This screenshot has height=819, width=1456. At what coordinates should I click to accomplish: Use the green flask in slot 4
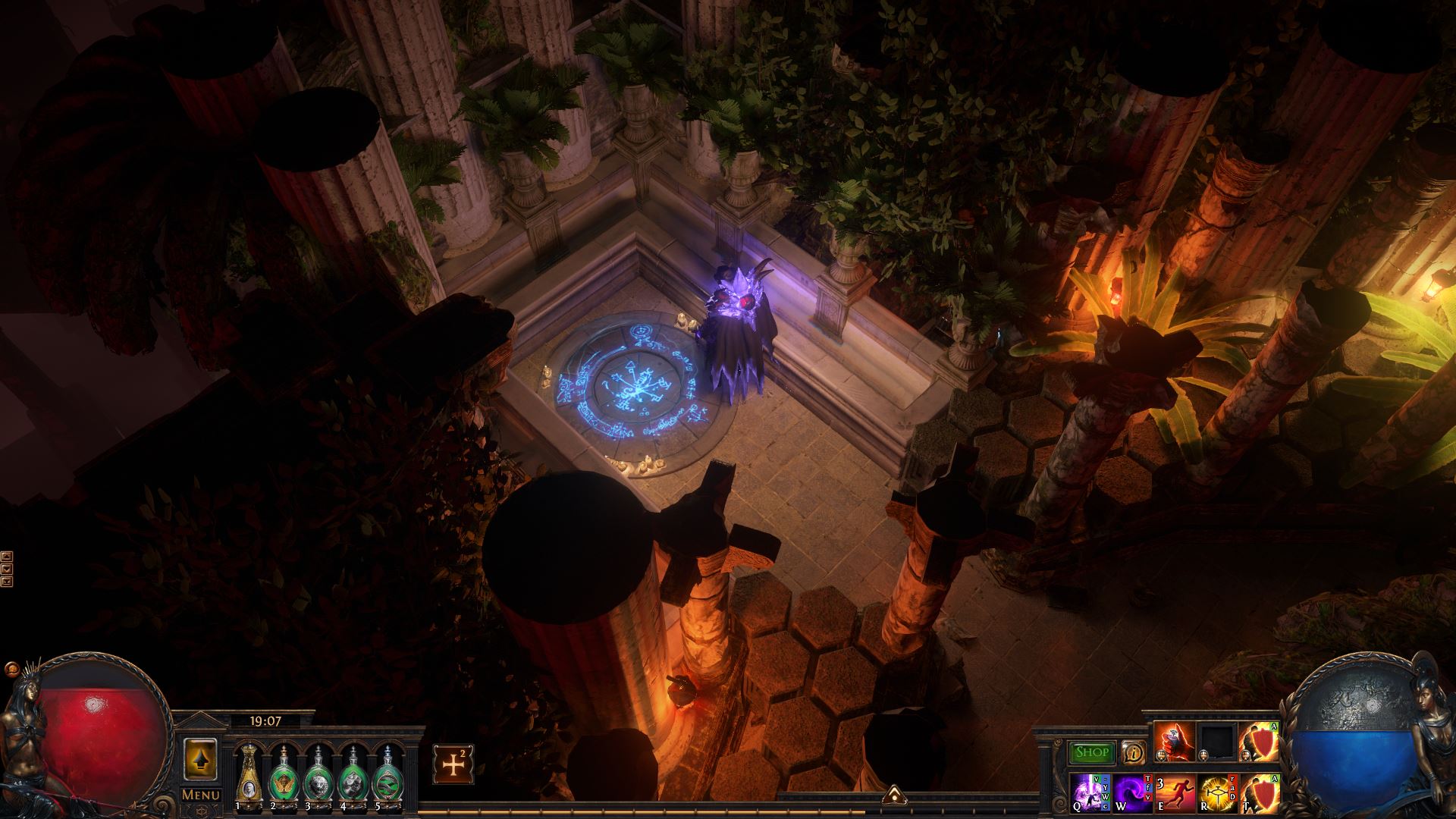[351, 773]
